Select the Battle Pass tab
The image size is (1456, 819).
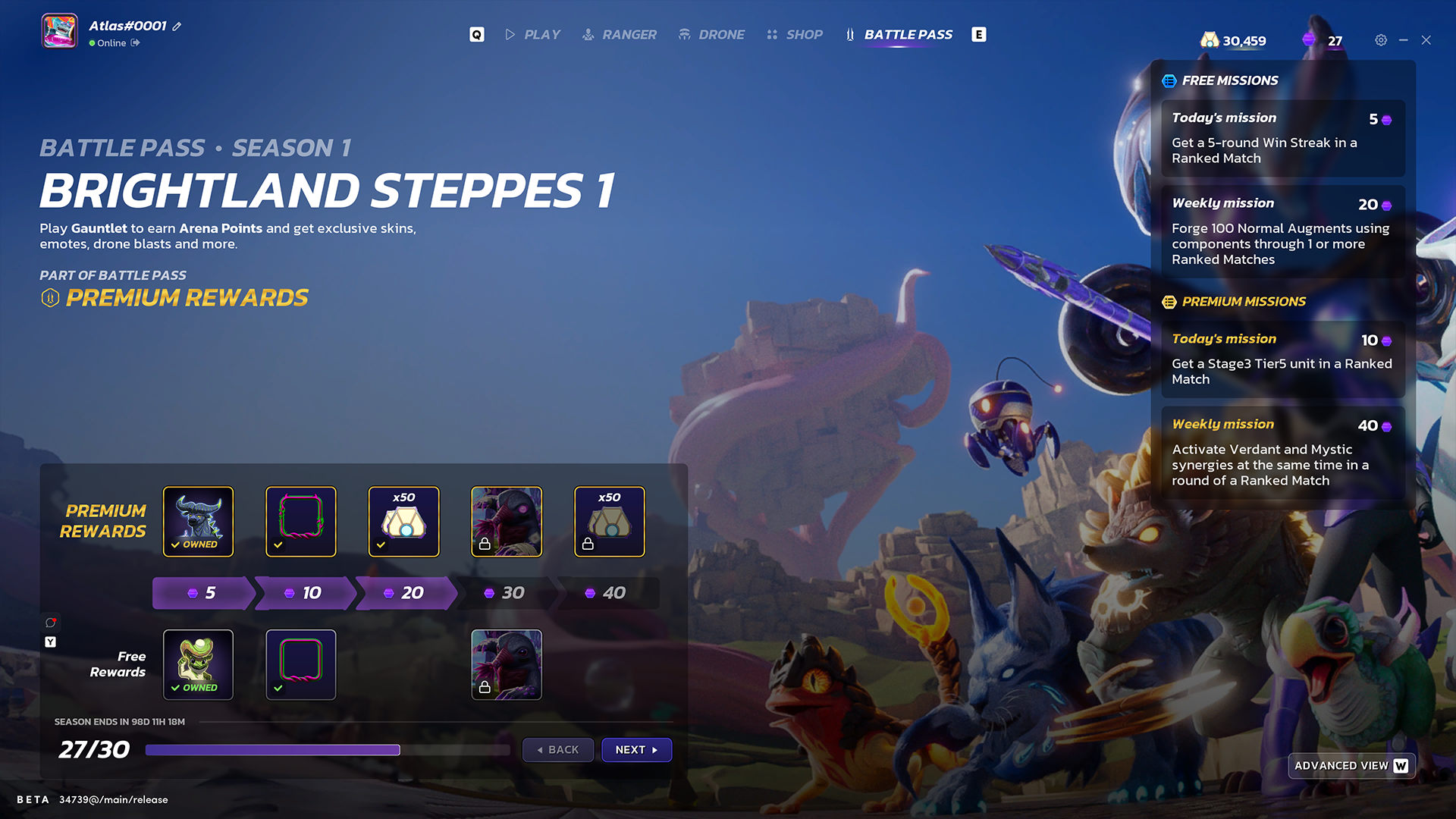coord(899,35)
